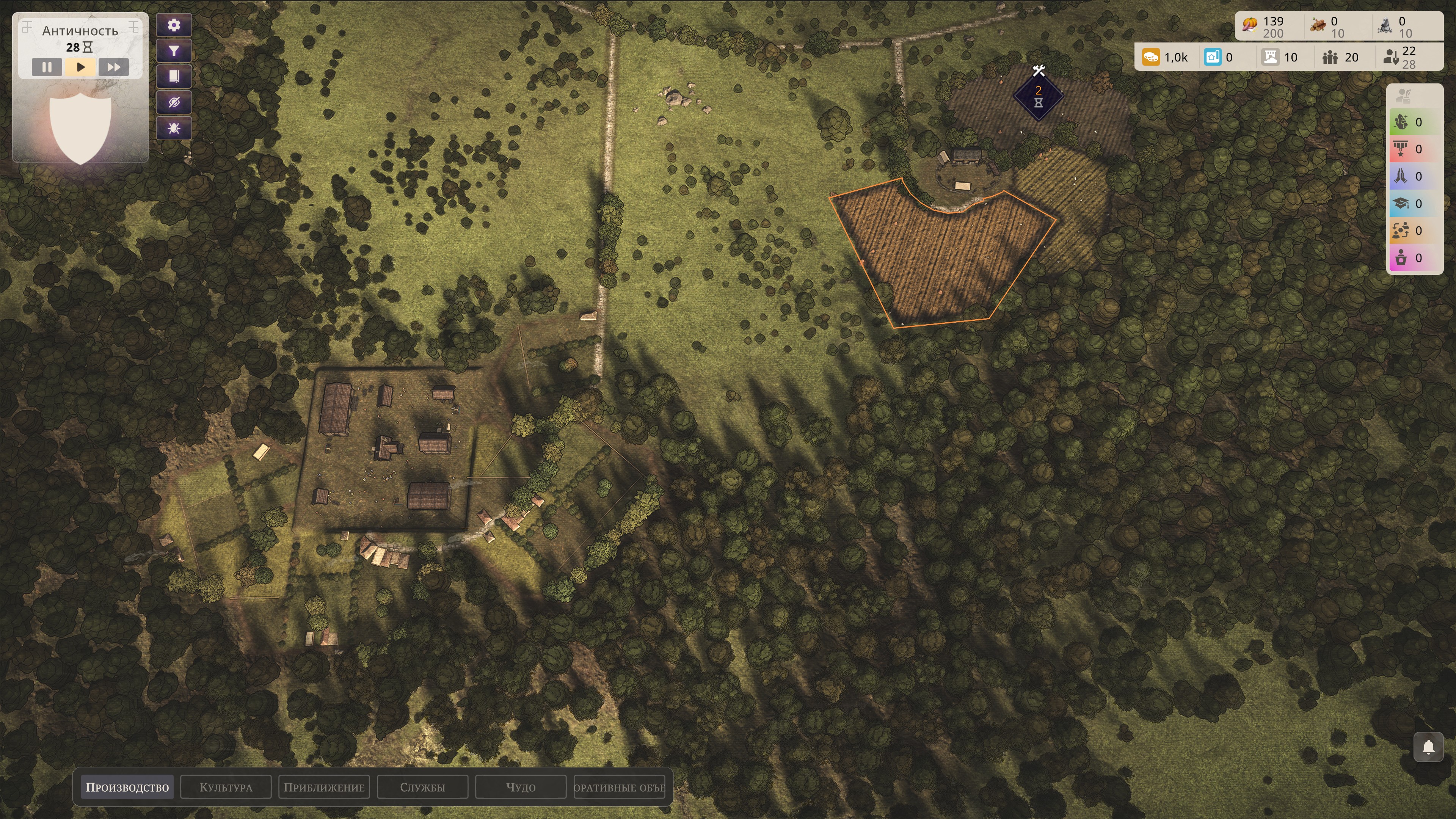Select the Производство tab

(127, 788)
